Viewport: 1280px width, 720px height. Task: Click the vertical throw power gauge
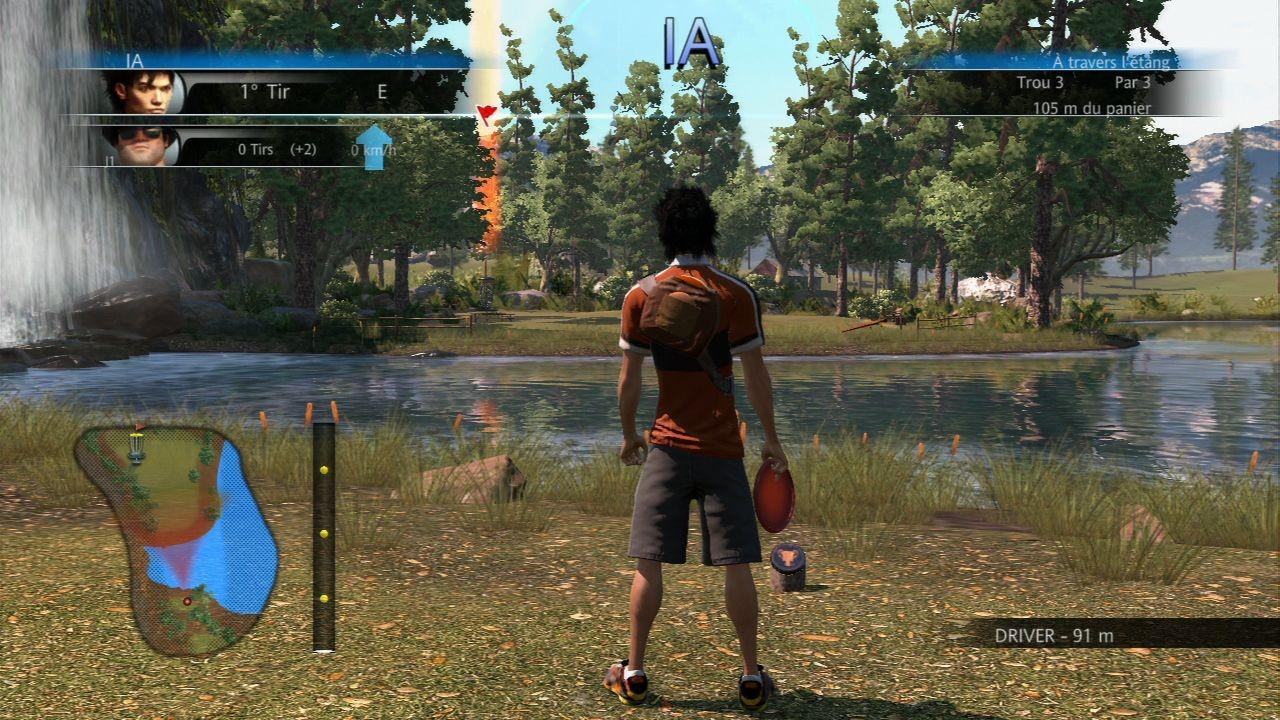(x=323, y=537)
